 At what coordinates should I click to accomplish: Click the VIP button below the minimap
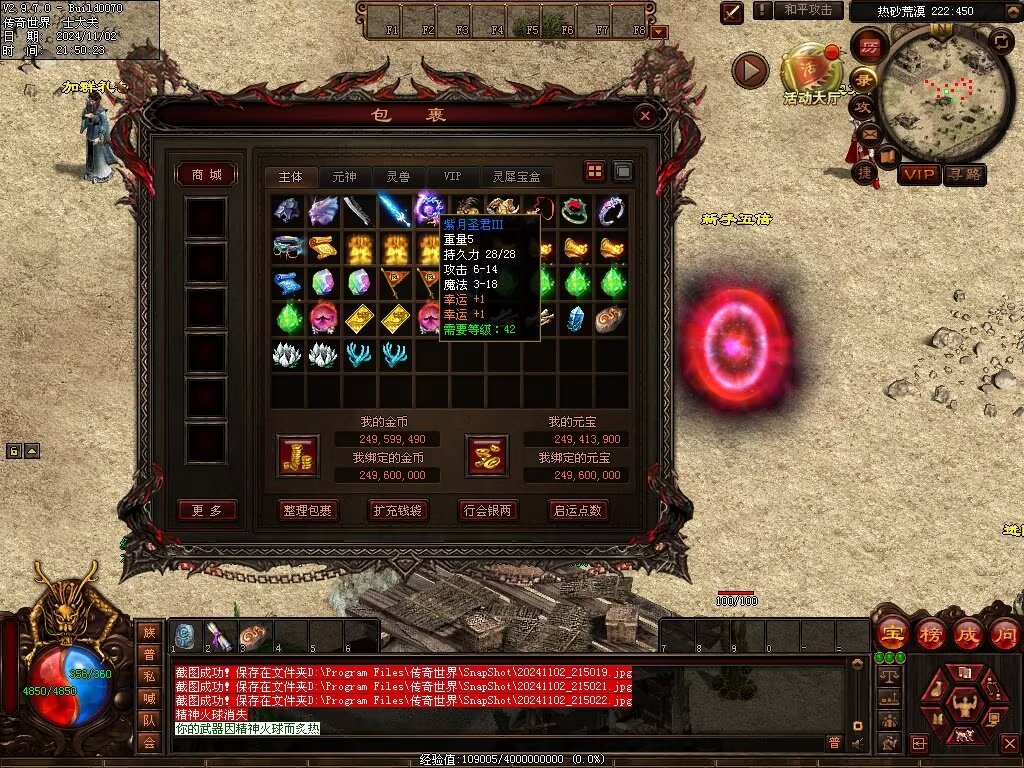[x=919, y=174]
